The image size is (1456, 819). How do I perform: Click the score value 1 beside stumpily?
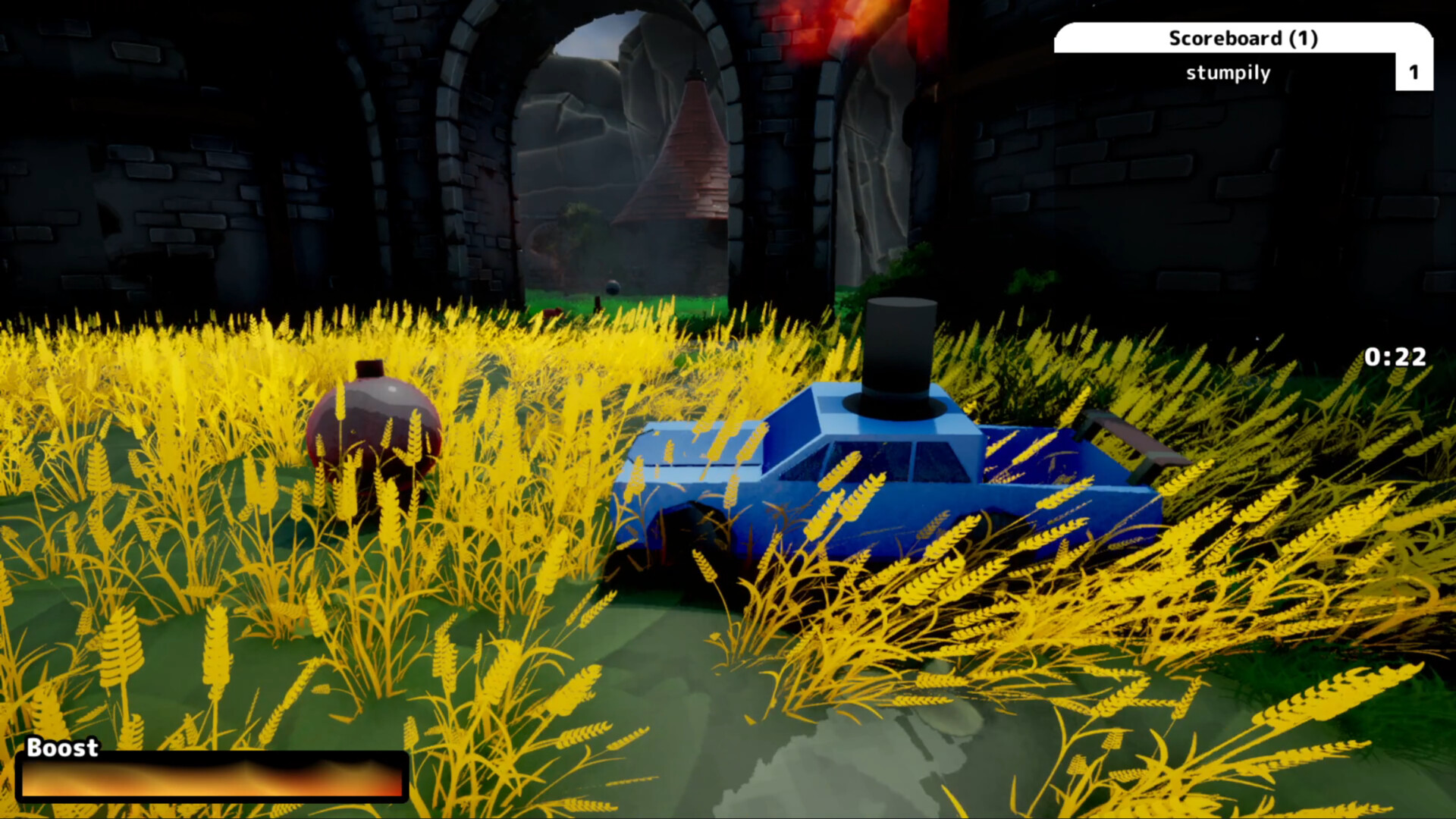[x=1414, y=73]
